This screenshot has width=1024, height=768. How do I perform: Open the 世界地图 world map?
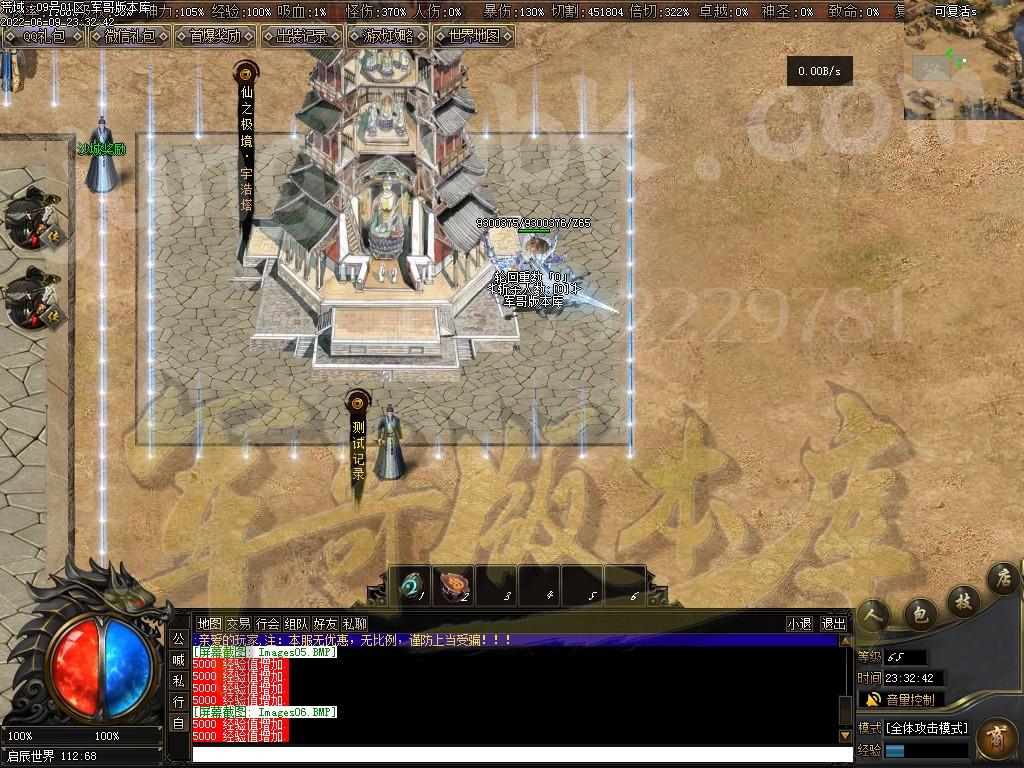pyautogui.click(x=474, y=36)
